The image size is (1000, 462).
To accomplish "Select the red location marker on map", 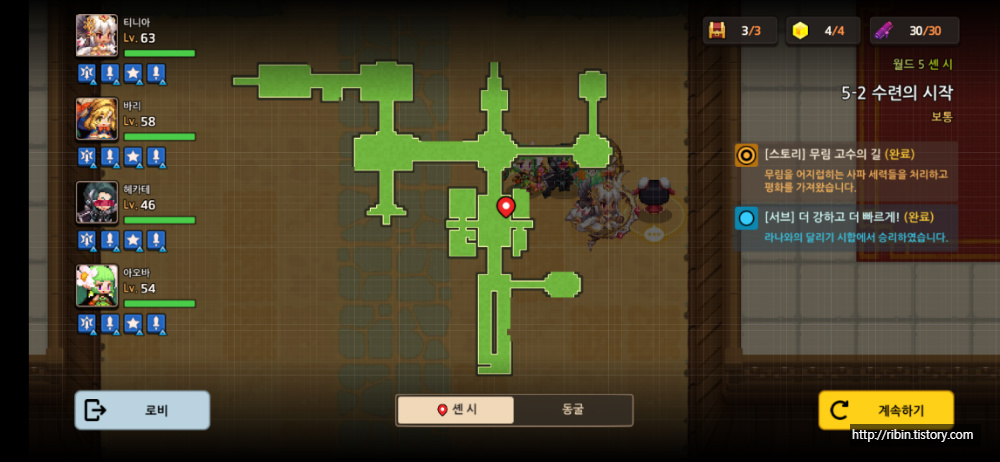I will pyautogui.click(x=506, y=207).
